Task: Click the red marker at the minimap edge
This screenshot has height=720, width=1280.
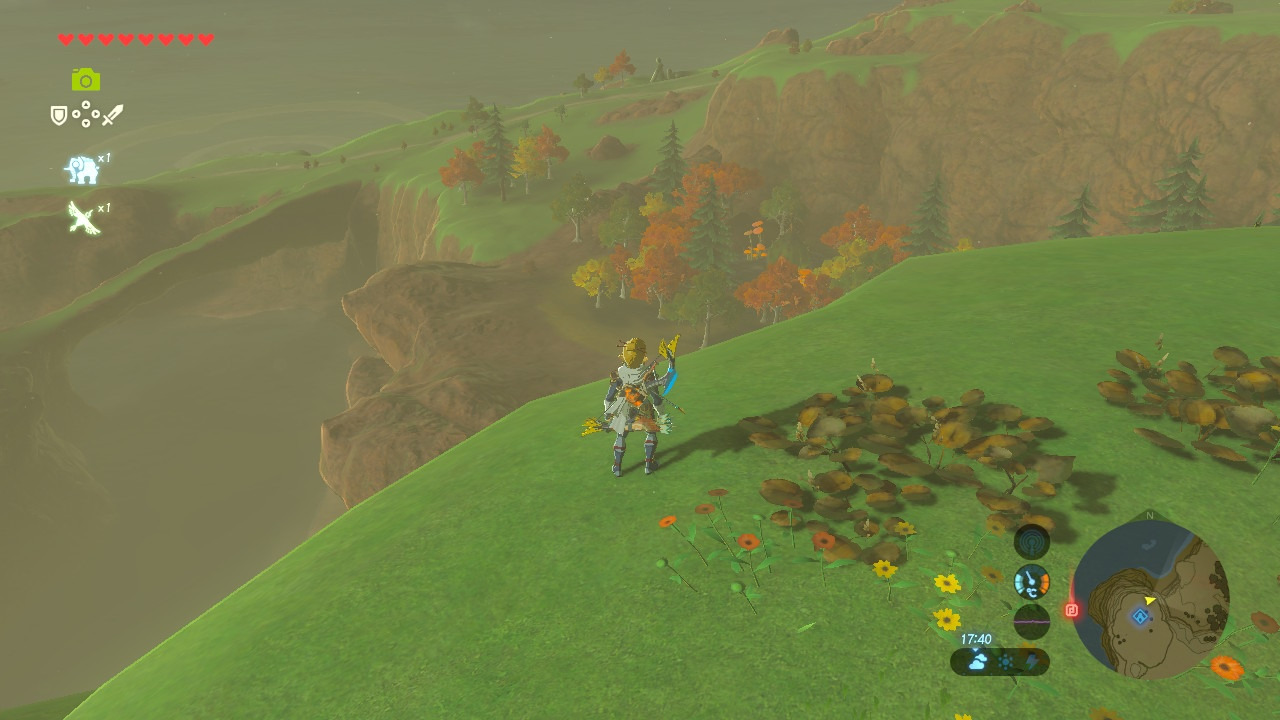Action: click(x=1072, y=609)
